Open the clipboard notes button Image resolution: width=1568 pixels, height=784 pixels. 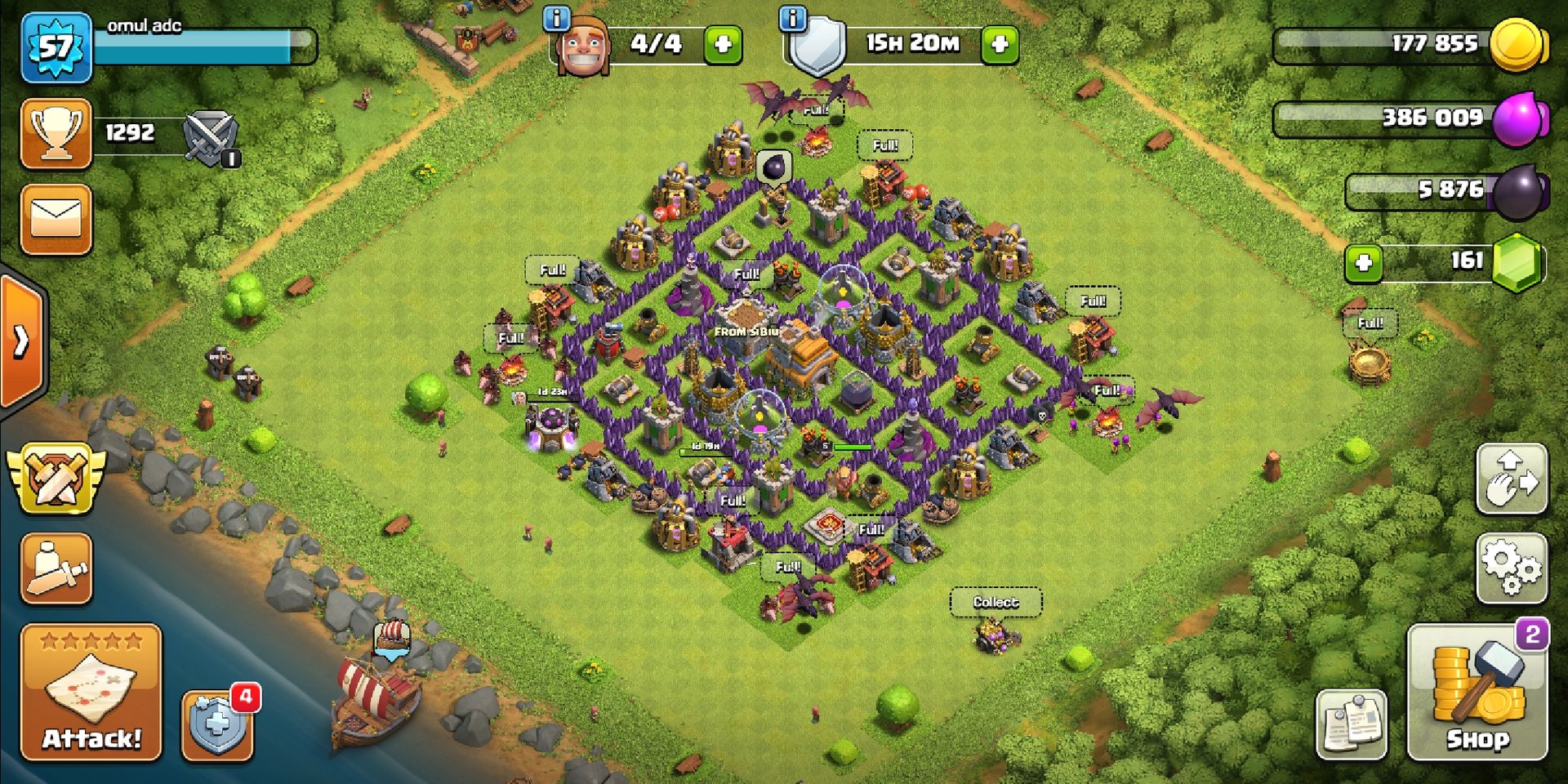pos(1352,724)
